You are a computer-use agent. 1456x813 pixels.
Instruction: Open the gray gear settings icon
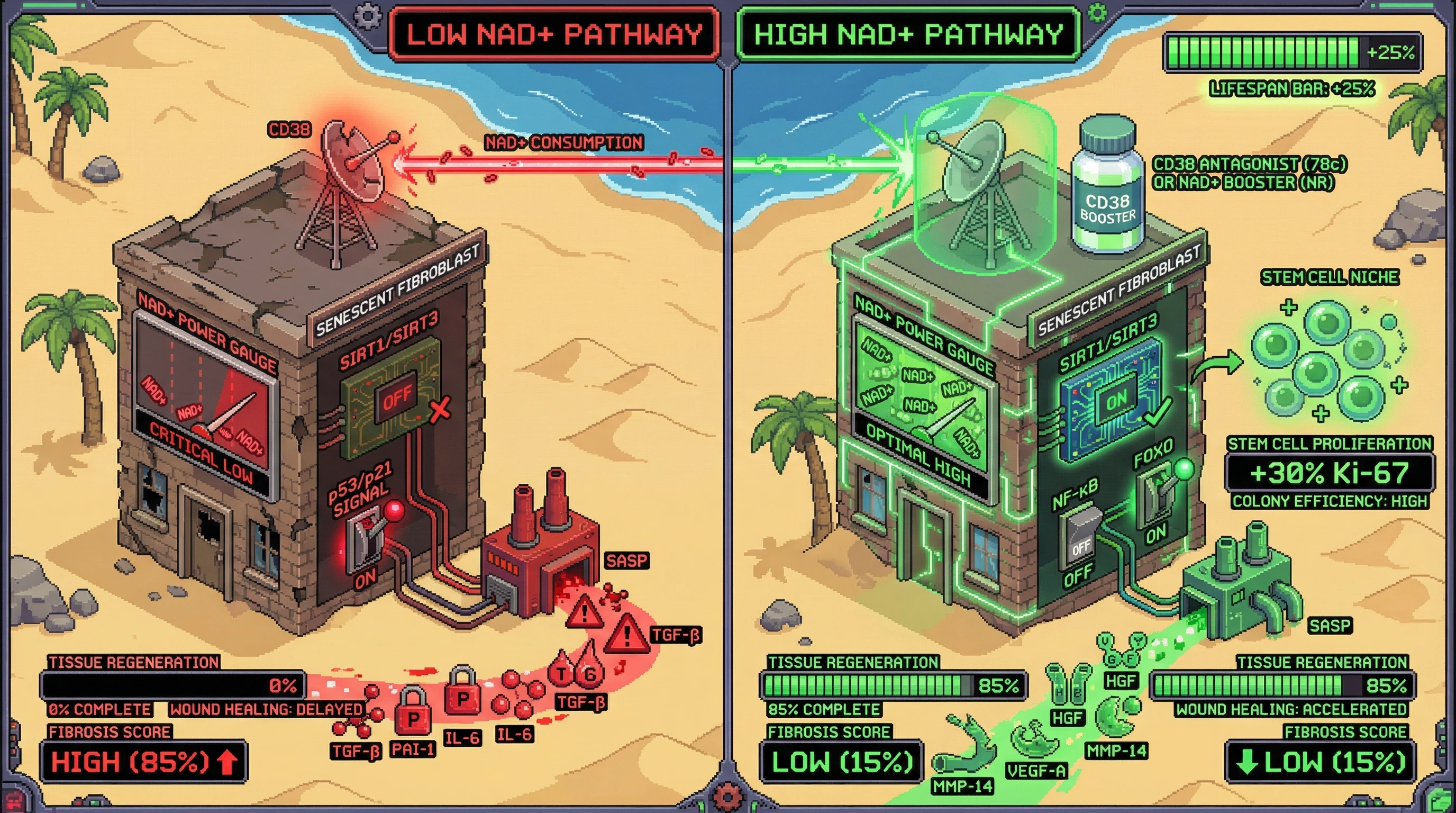click(368, 16)
